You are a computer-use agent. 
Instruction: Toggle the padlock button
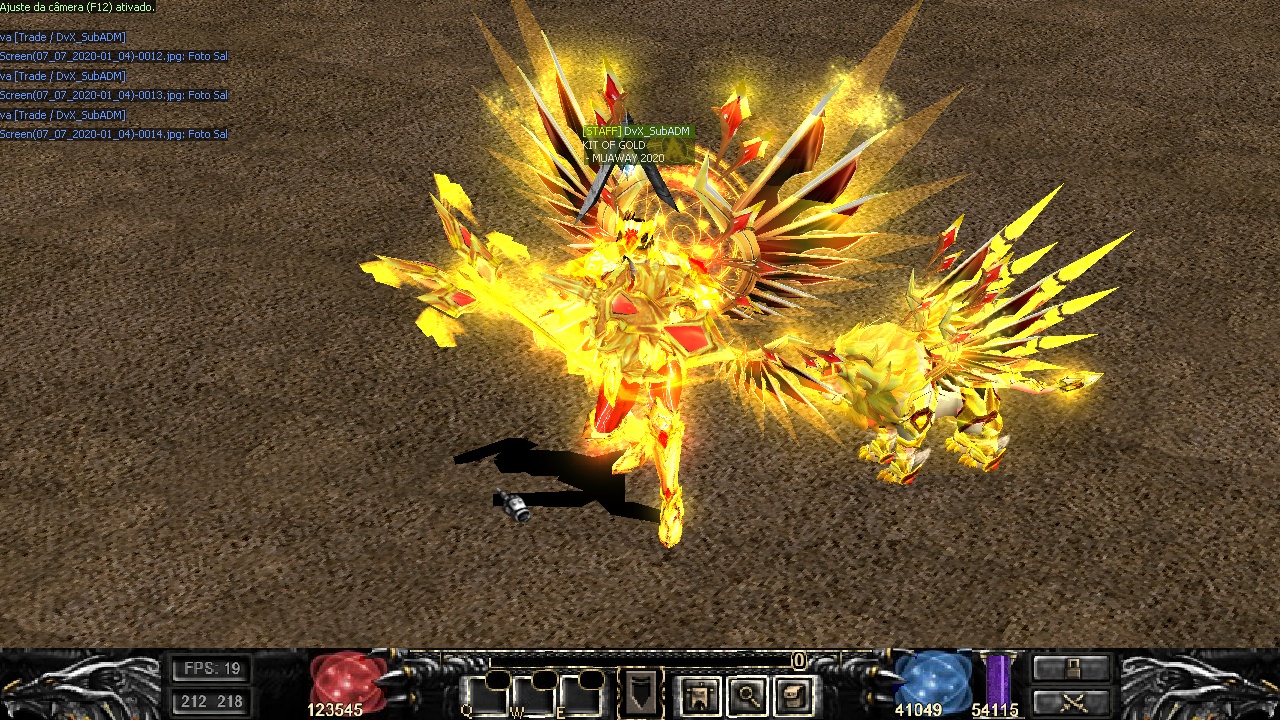[1071, 668]
